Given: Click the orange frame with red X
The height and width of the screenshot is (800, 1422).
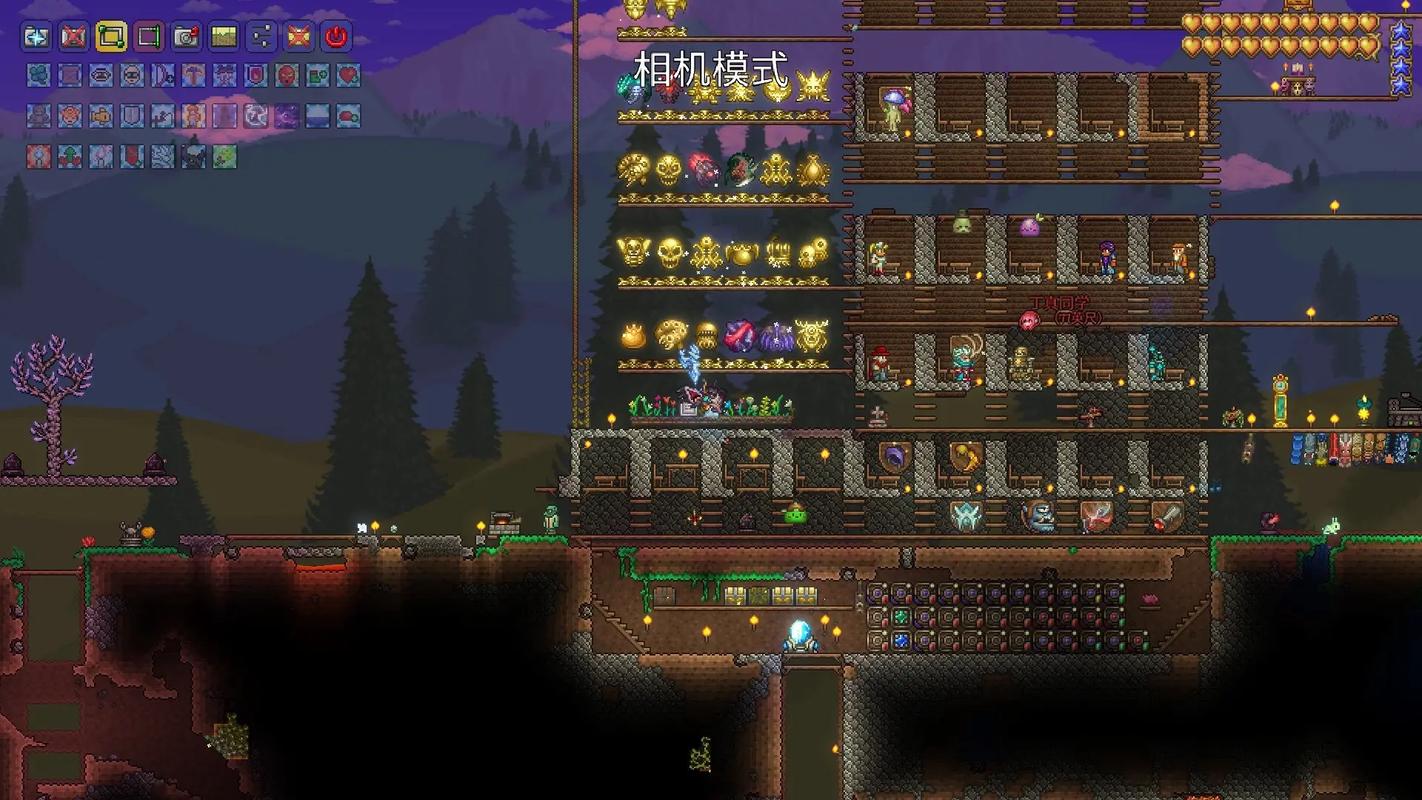Looking at the screenshot, I should (x=298, y=38).
